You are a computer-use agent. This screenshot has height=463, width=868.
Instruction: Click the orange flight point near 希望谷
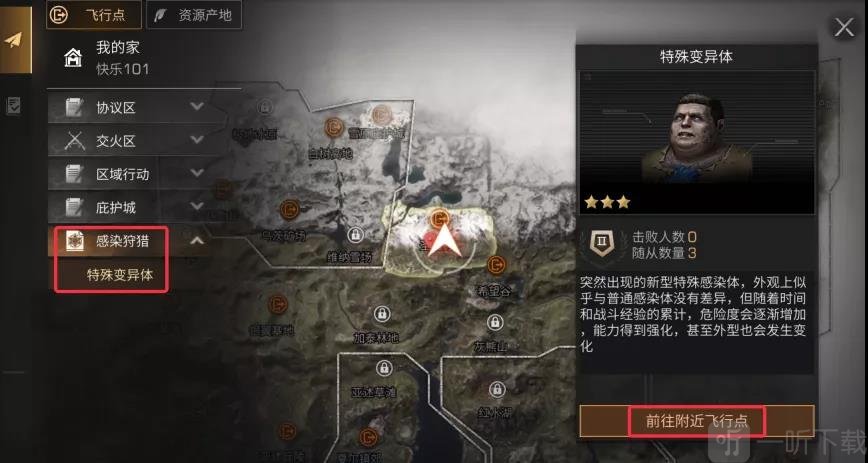[x=496, y=264]
